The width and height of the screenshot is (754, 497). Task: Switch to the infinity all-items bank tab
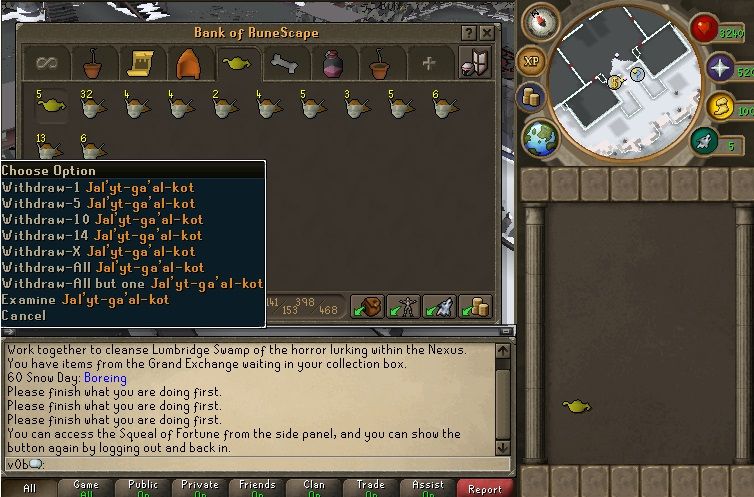[46, 64]
